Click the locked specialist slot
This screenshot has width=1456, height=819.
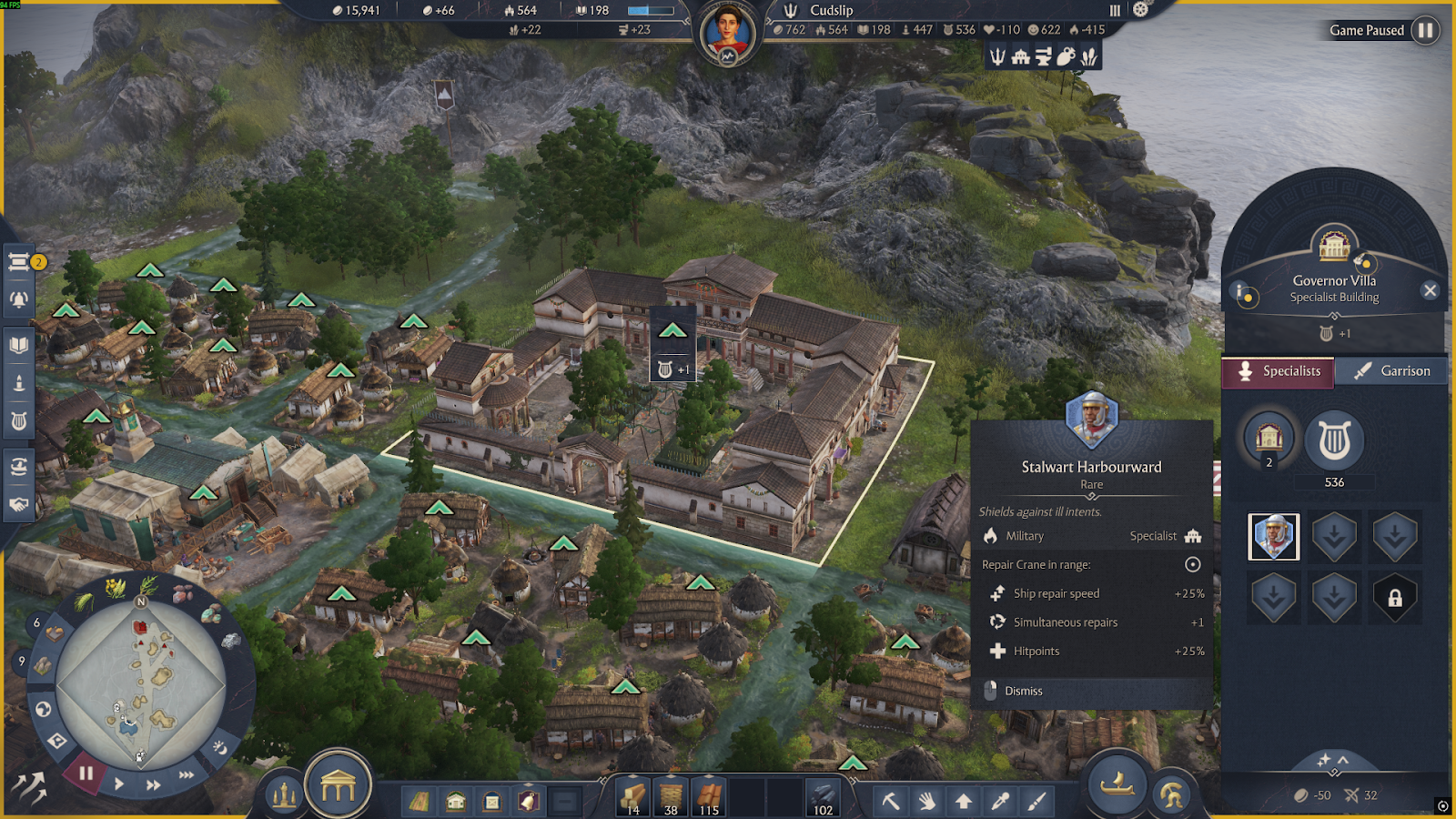(x=1394, y=598)
